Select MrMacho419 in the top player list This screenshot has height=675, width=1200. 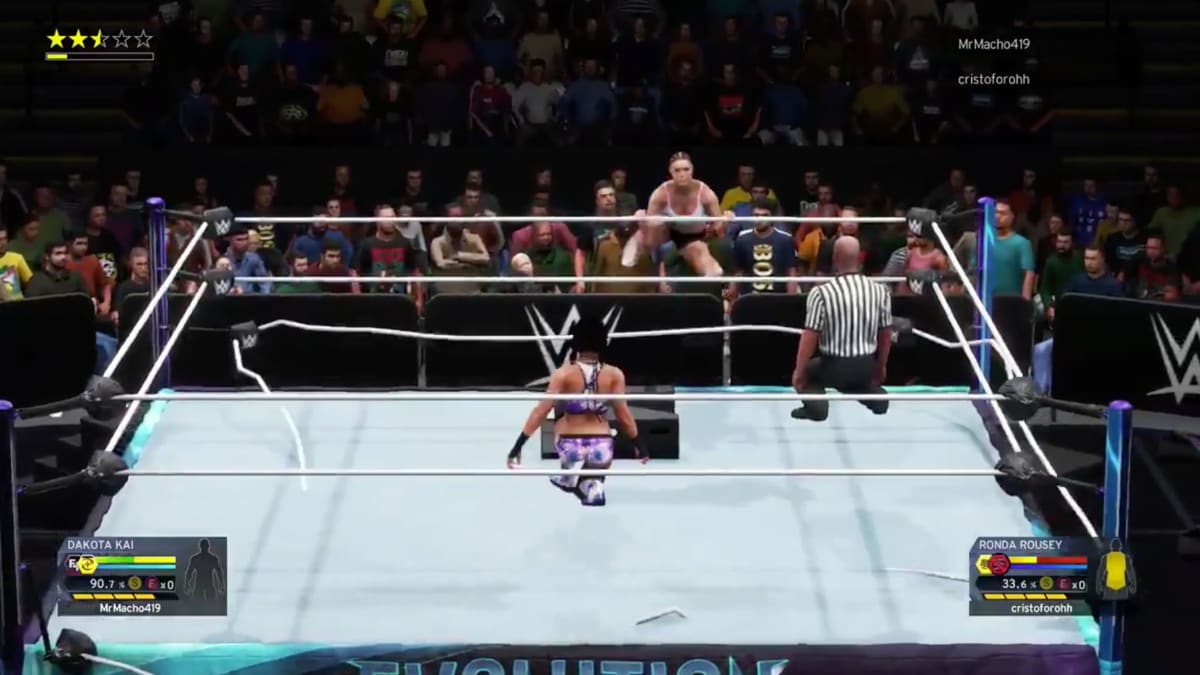993,44
